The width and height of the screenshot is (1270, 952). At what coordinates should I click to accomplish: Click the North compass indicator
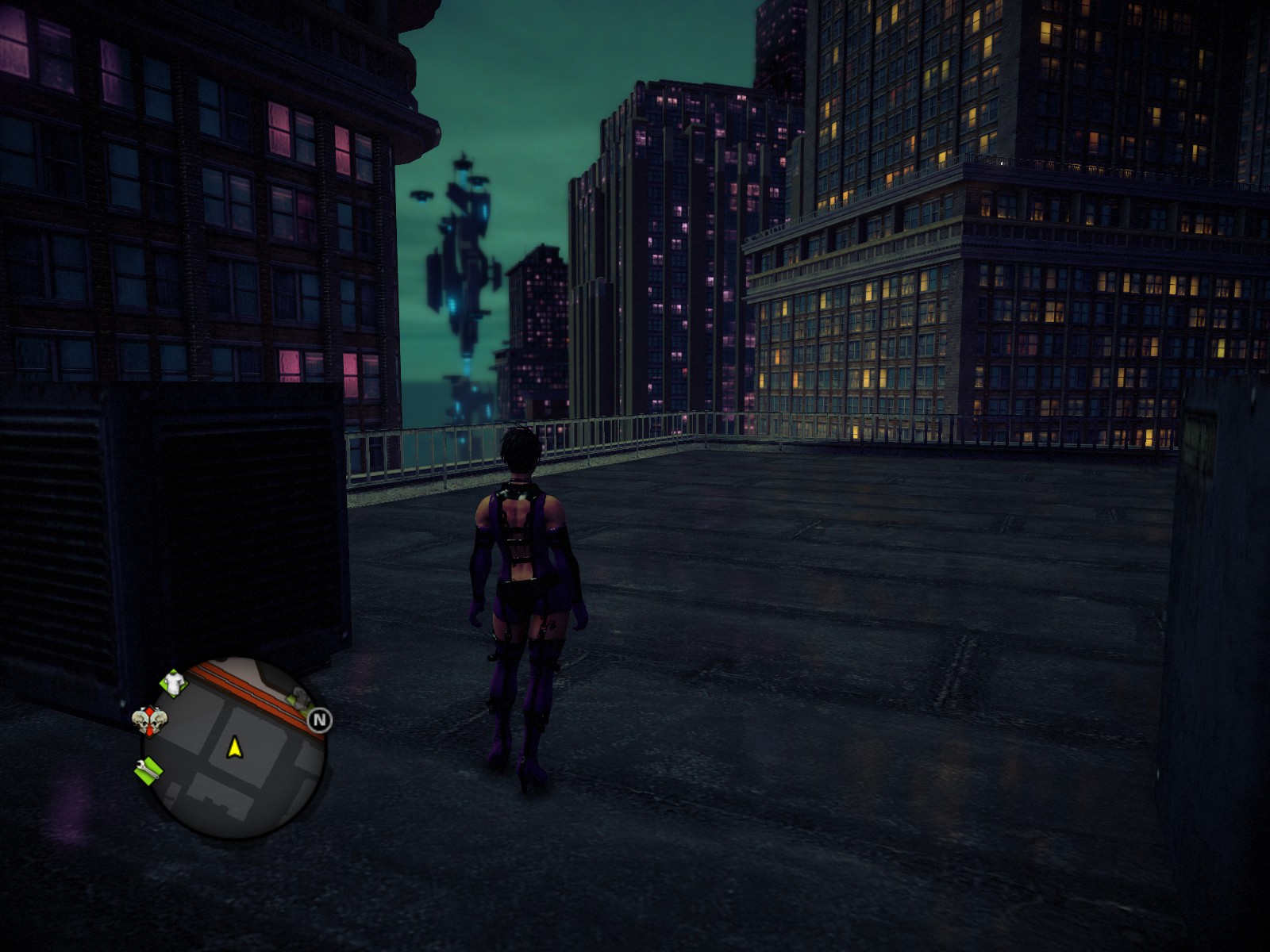pos(319,720)
